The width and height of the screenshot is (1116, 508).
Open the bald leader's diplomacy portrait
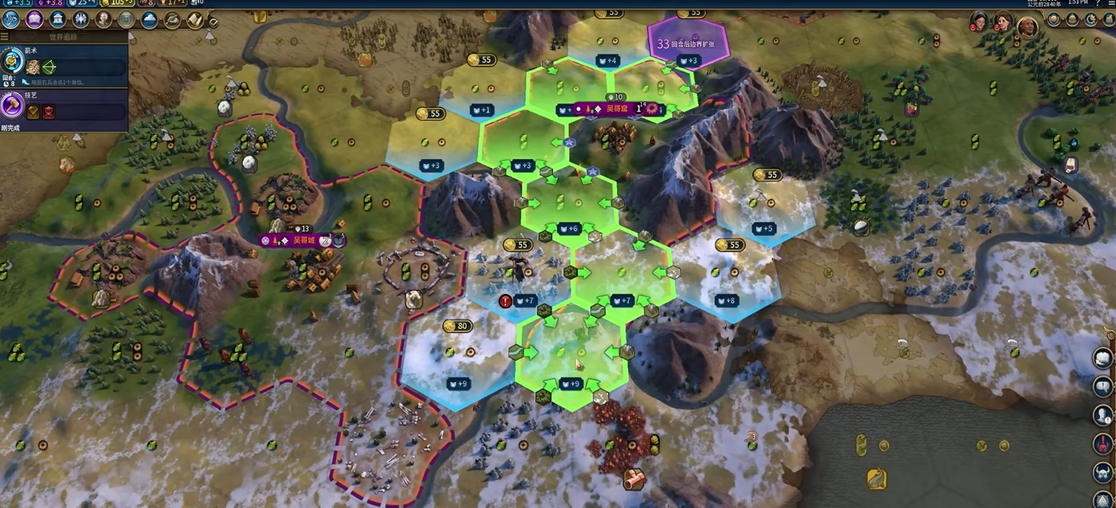(1026, 26)
